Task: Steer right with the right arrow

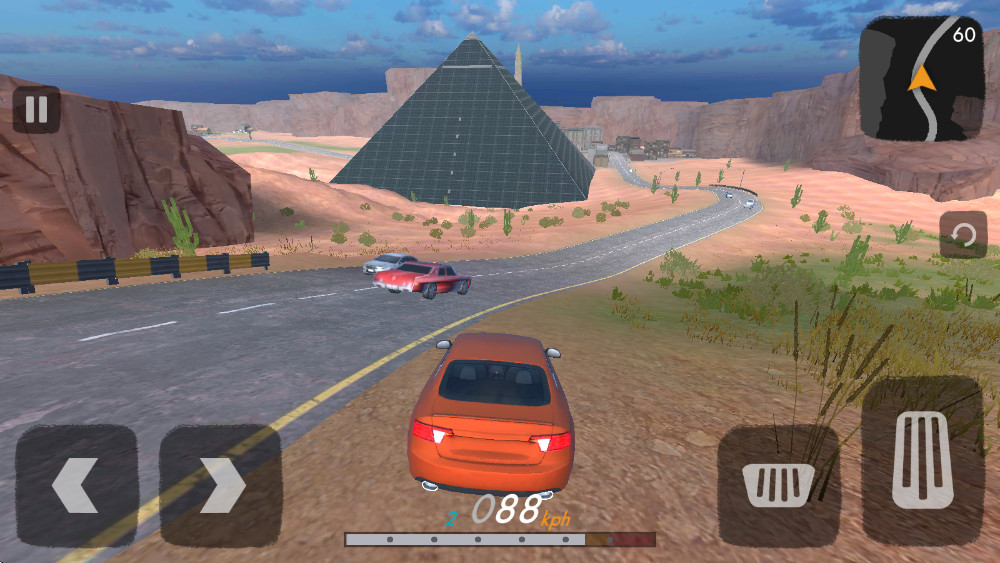Action: pos(221,485)
